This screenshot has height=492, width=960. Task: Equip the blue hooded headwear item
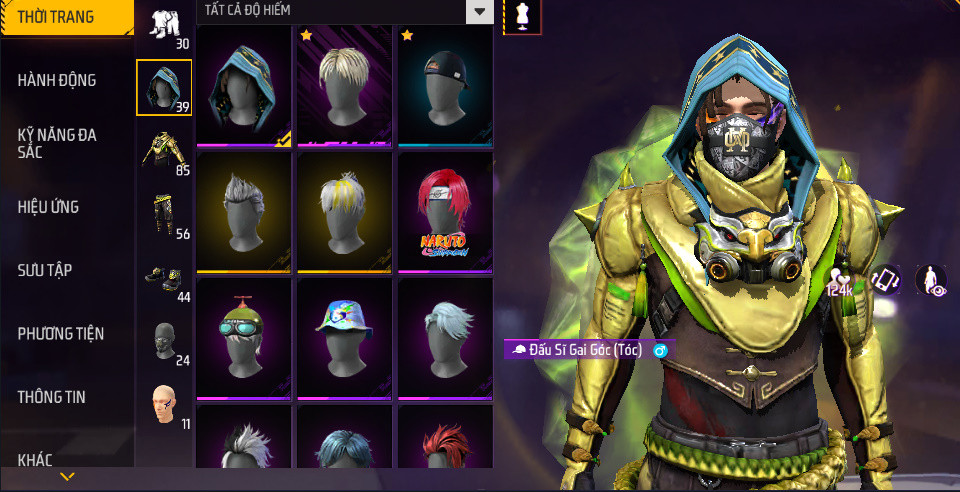click(x=244, y=86)
